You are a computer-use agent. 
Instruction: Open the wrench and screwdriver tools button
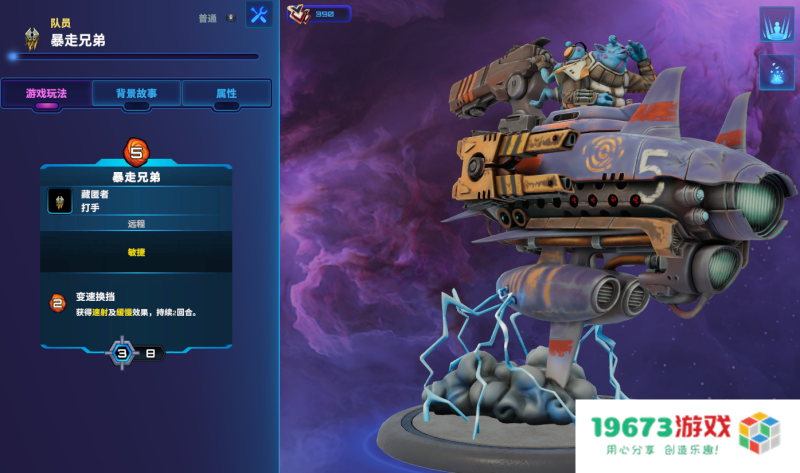pos(259,15)
